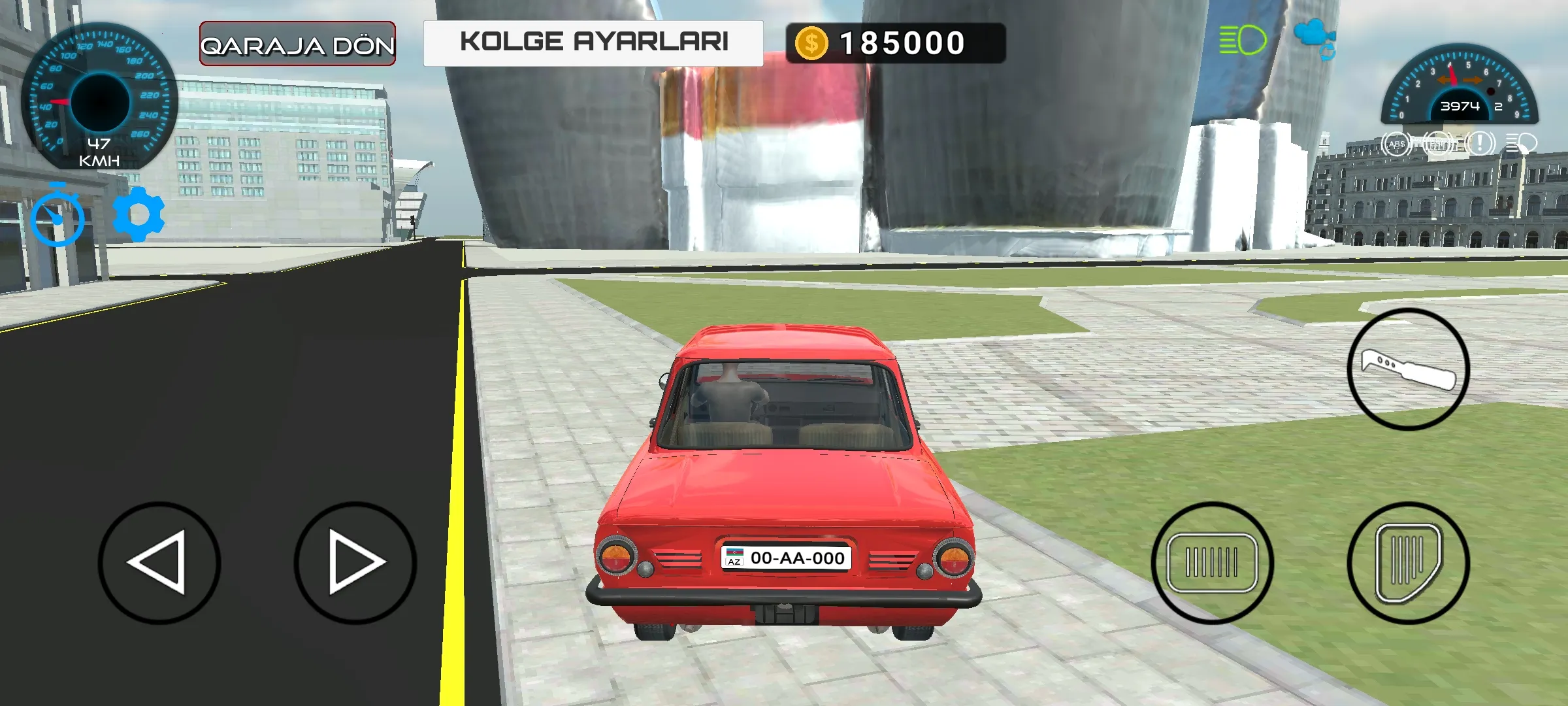
Task: Select the ABS indicator icon
Action: pos(1397,144)
